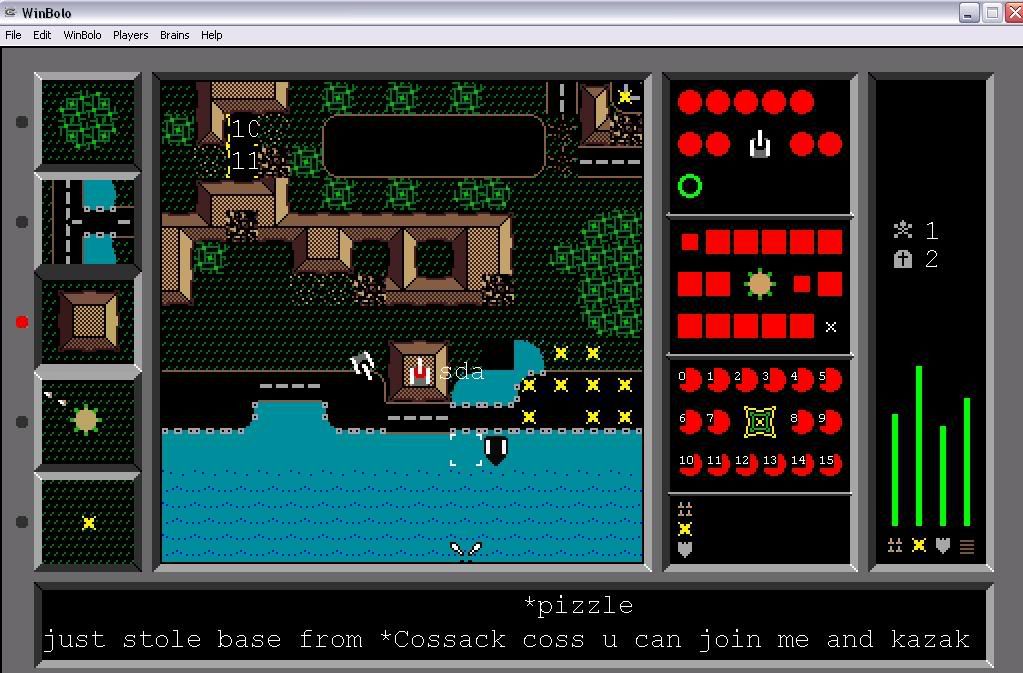Close the WinBolo window
The width and height of the screenshot is (1023, 673).
click(x=1011, y=13)
